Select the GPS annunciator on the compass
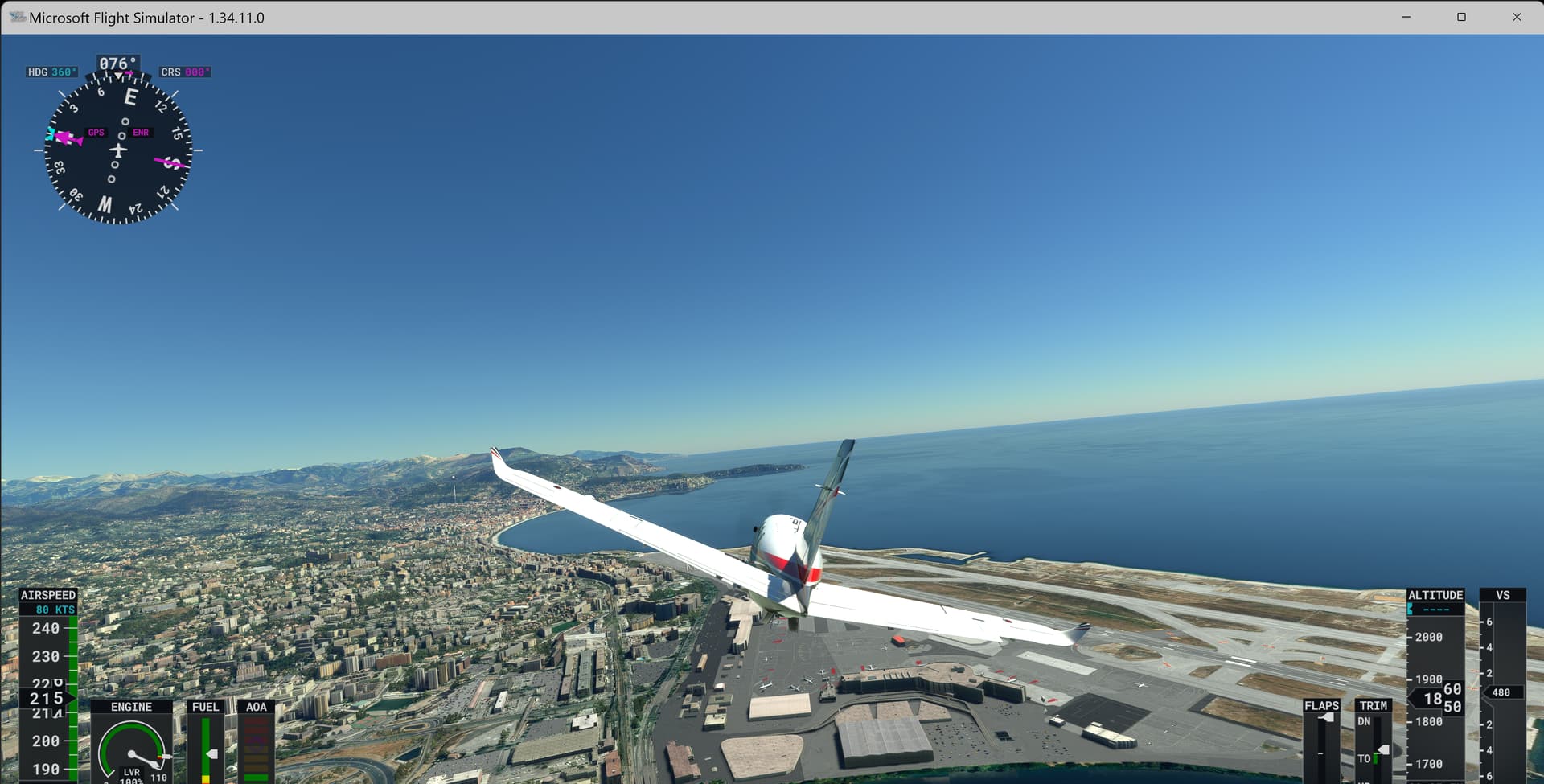1544x784 pixels. 96,132
